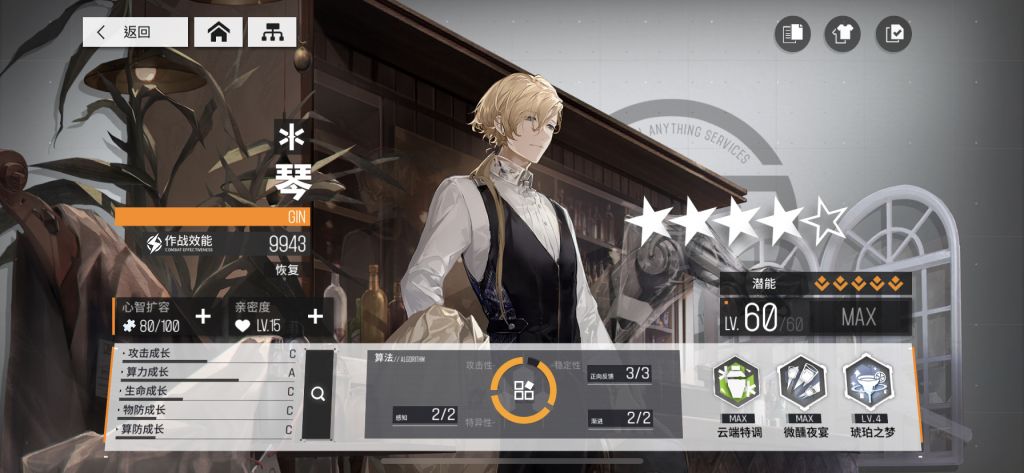Open the hierarchy navigation menu icon
The height and width of the screenshot is (473, 1024).
(271, 32)
